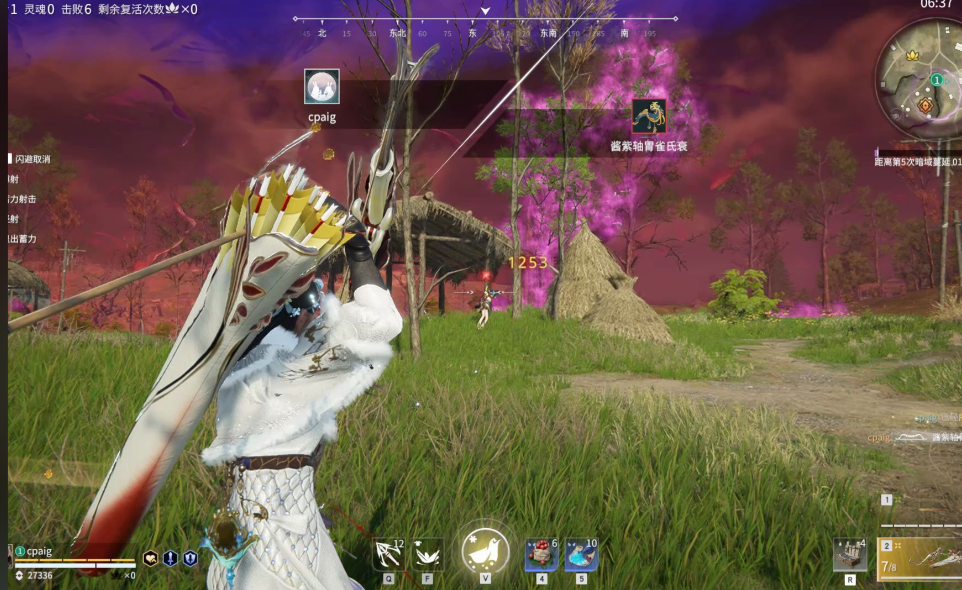Click the cpaig player portrait
962x590 pixels.
click(x=11, y=556)
